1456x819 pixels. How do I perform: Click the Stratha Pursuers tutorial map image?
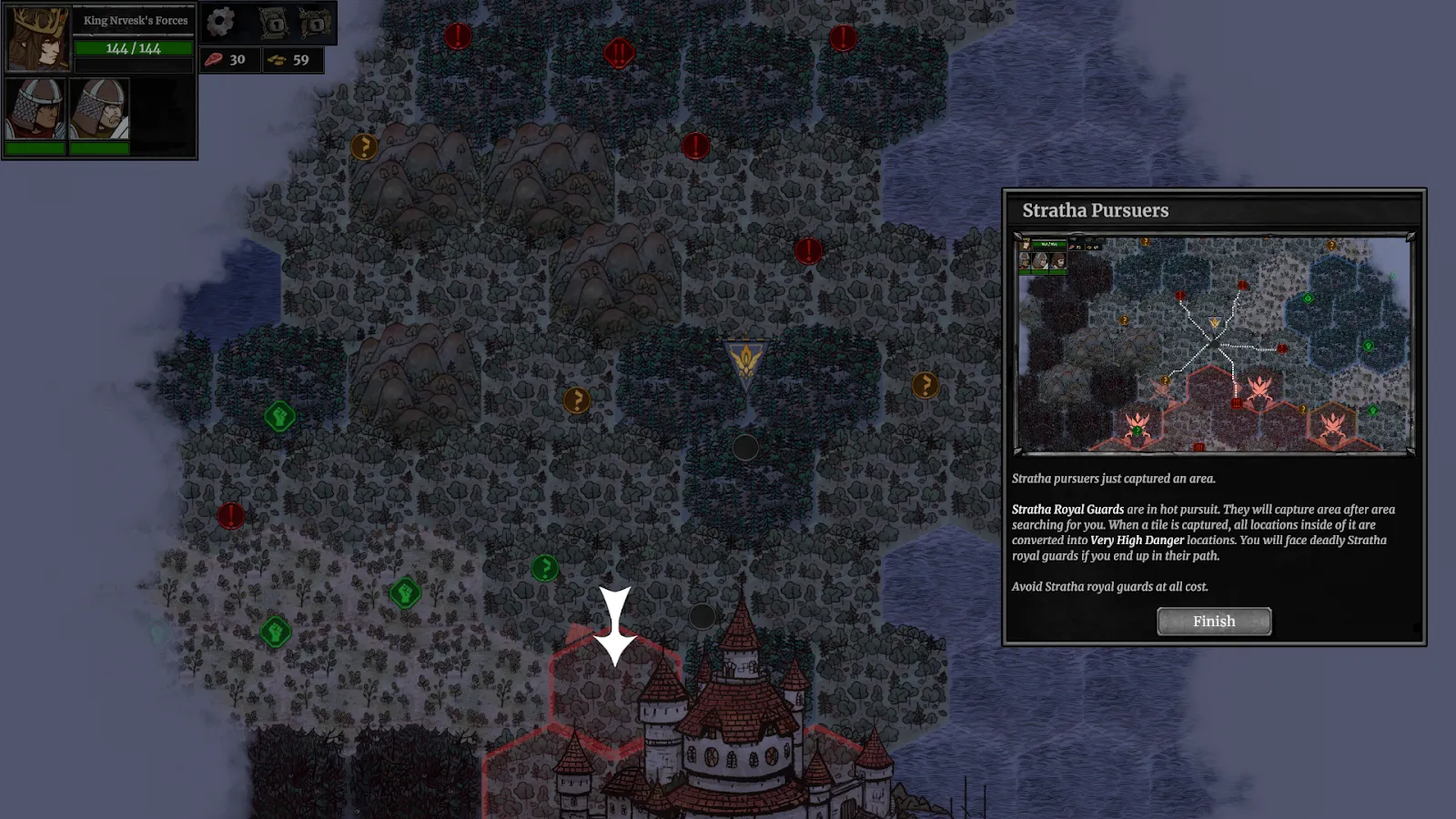click(x=1214, y=344)
